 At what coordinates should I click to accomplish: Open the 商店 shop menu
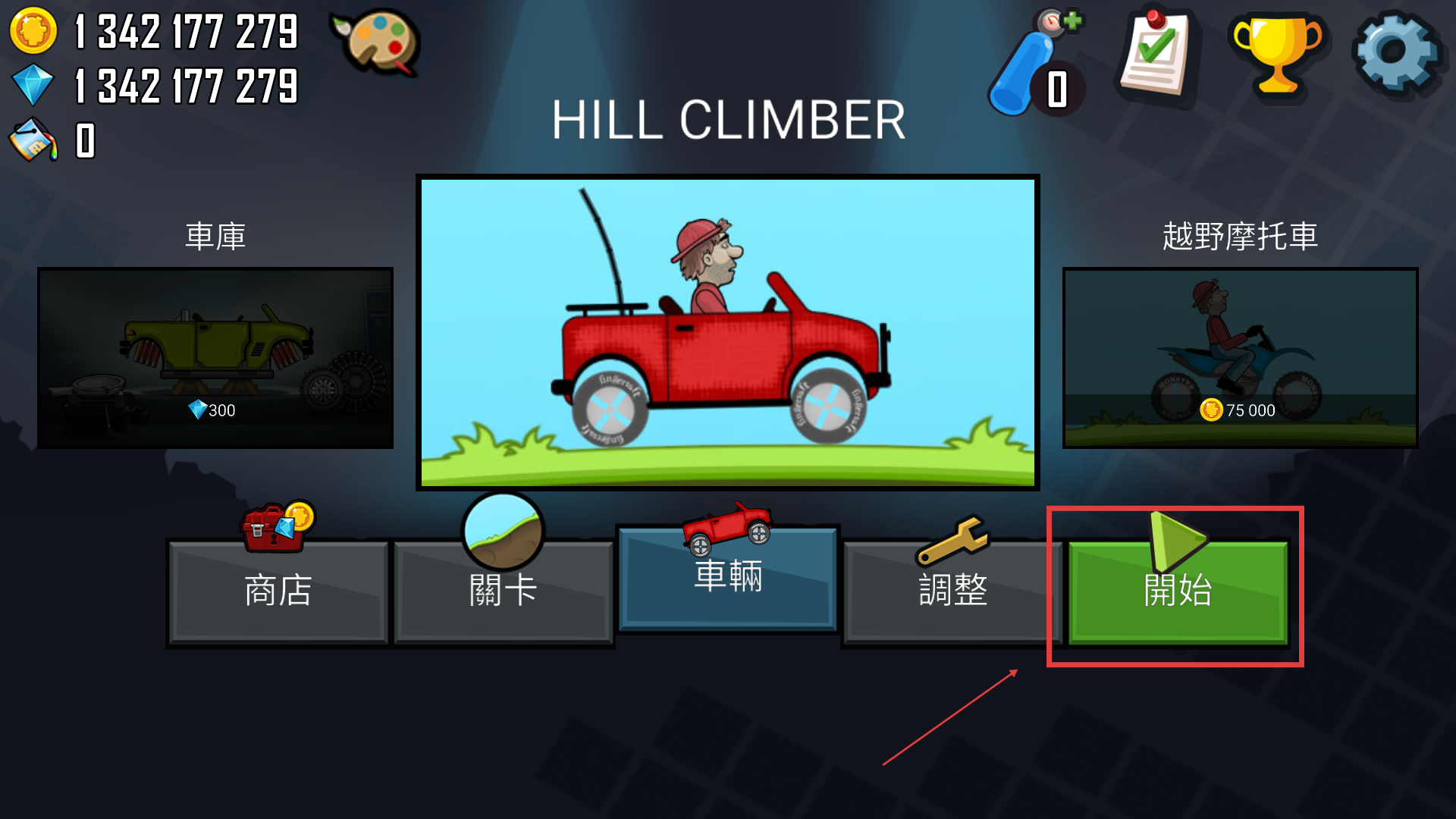point(278,591)
